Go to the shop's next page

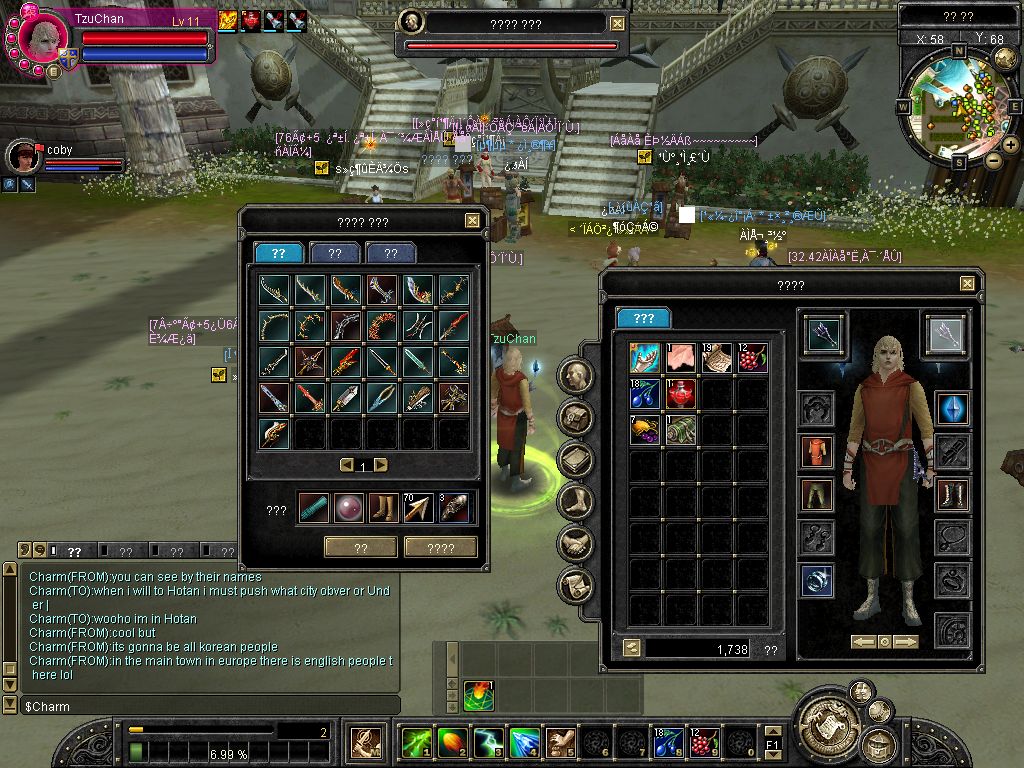point(381,465)
